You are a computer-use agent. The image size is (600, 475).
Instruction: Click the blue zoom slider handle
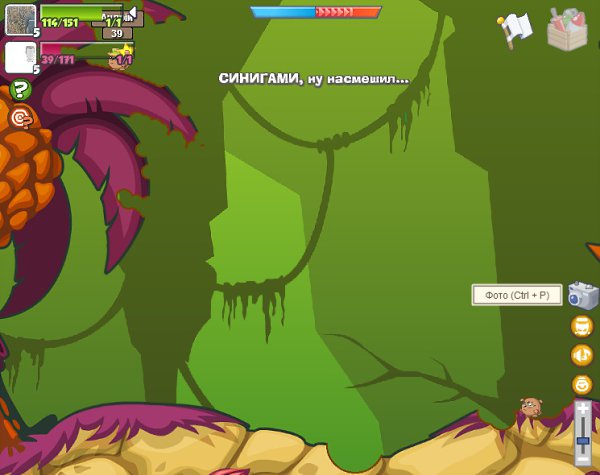tap(582, 441)
